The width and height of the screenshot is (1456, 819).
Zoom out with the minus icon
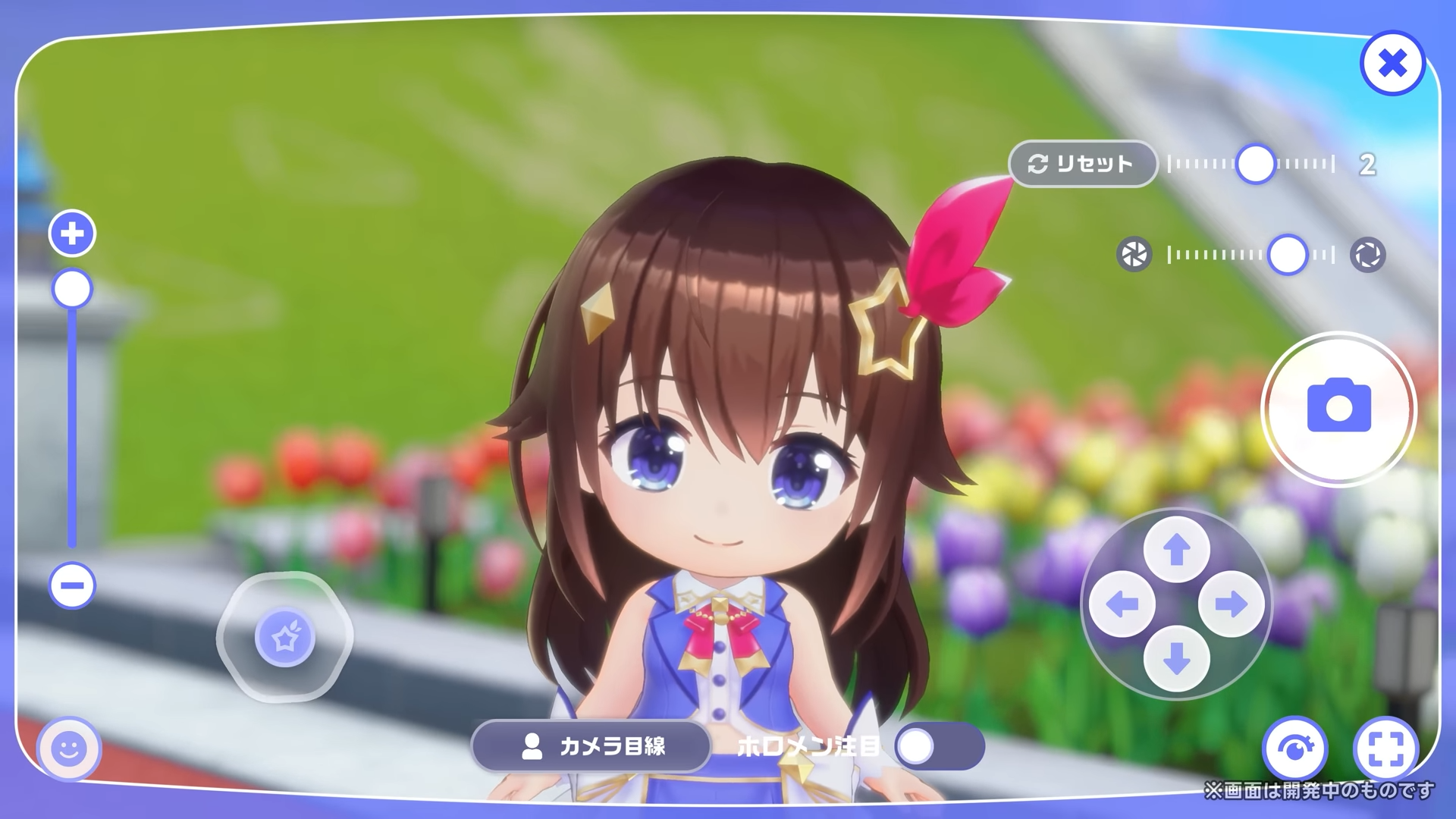point(71,585)
